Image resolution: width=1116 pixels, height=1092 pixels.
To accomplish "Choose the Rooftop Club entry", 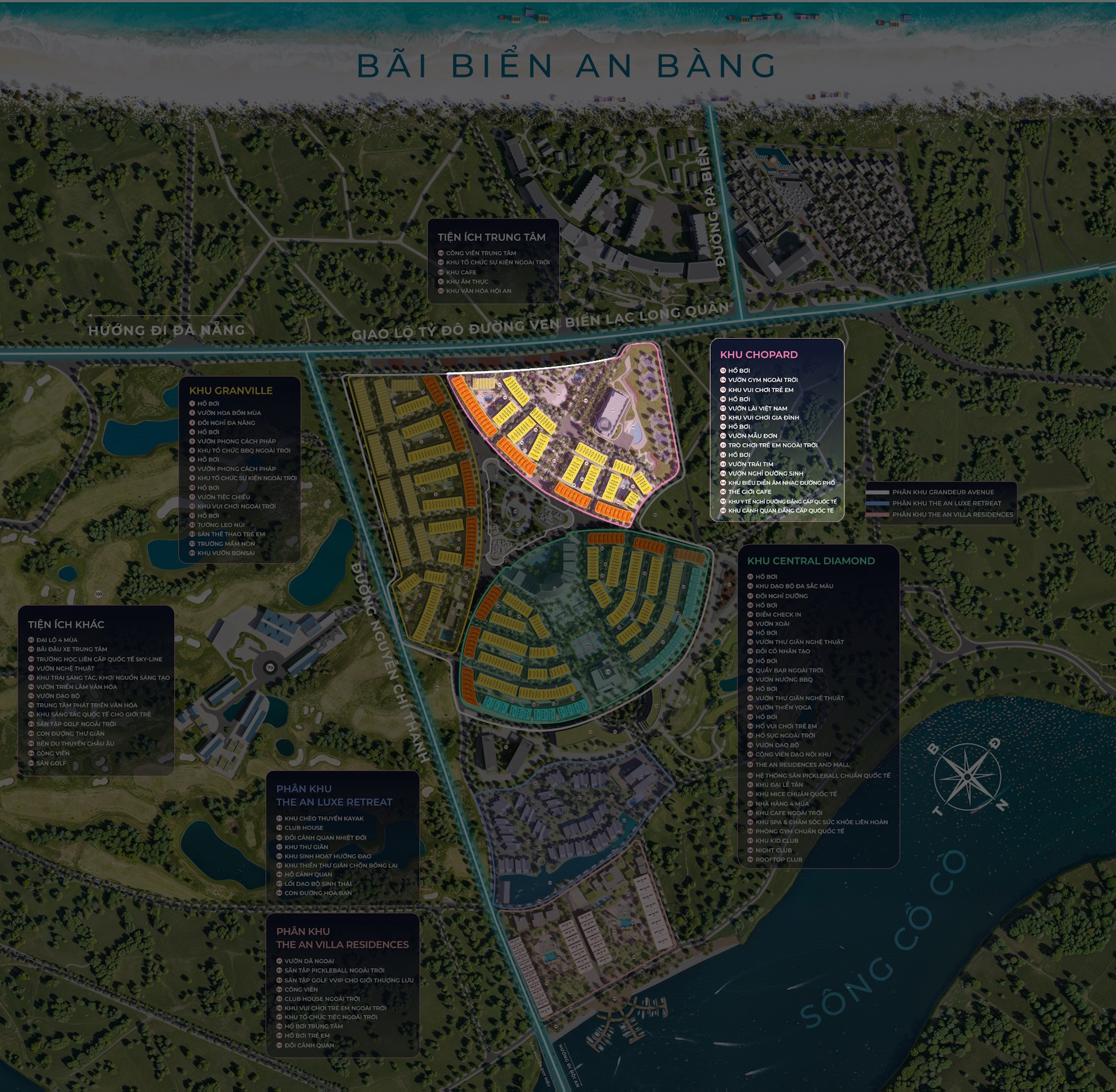I will 778,859.
